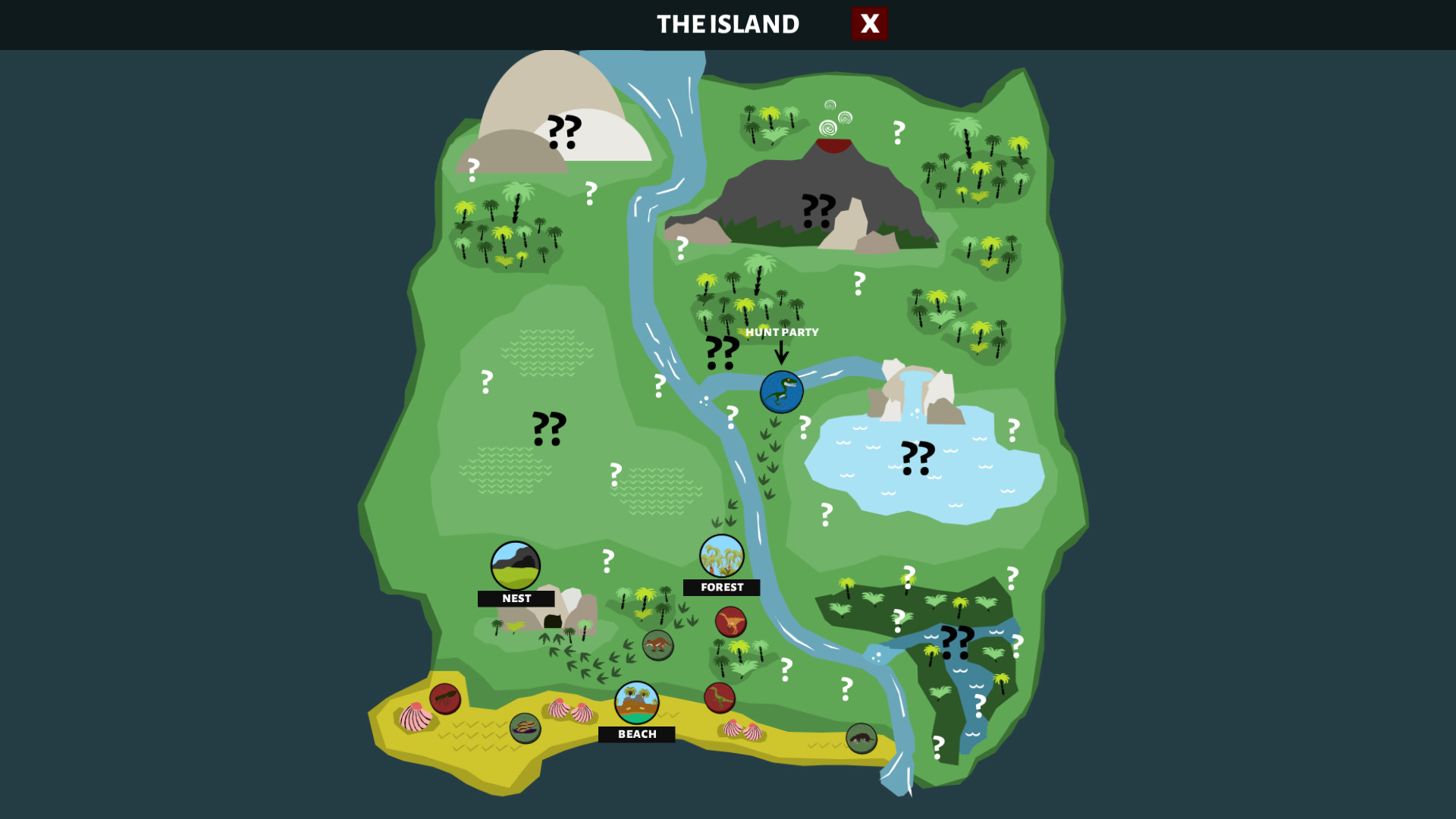Close the Island map with the X button

coord(869,24)
